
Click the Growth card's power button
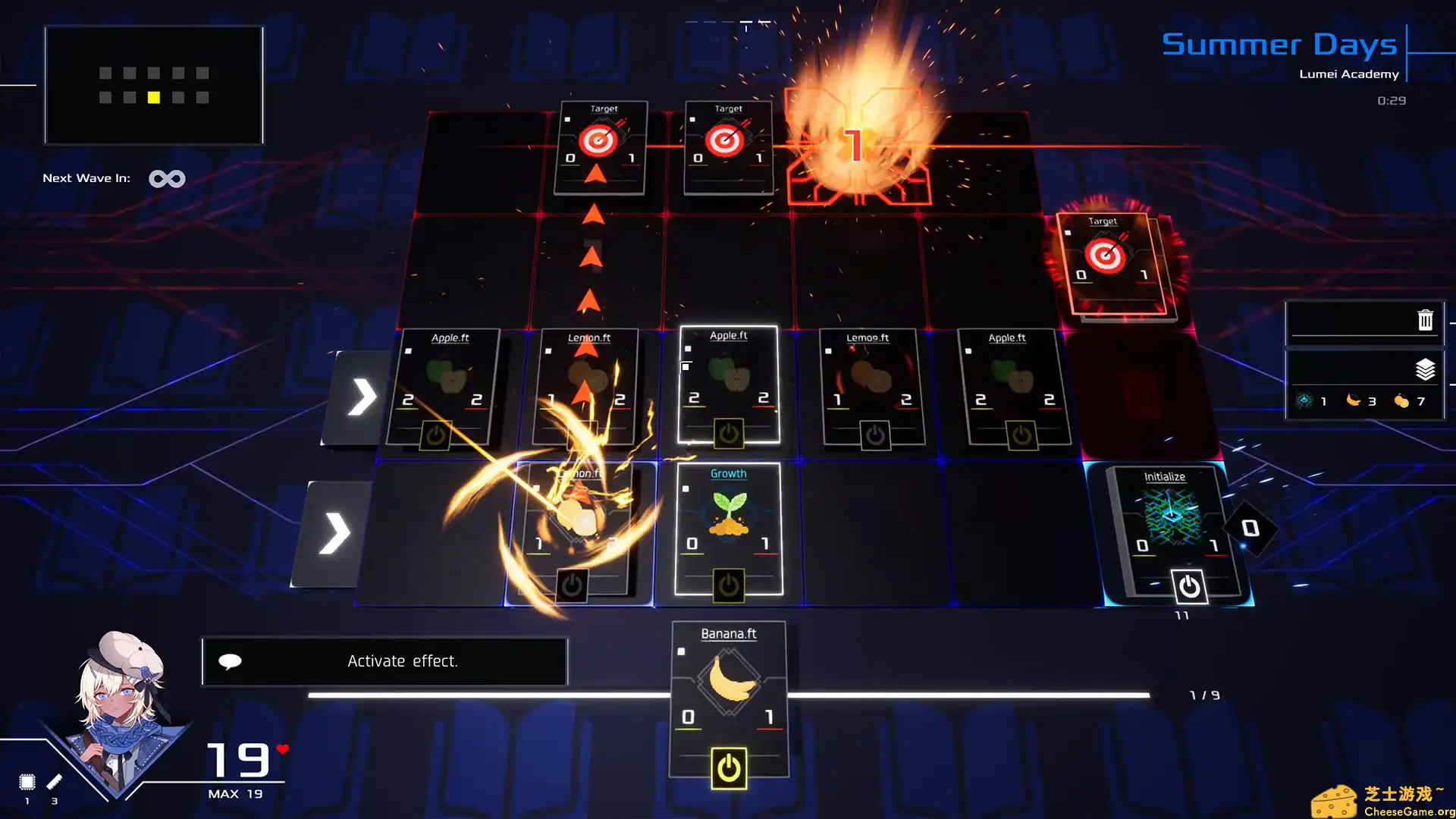click(729, 585)
